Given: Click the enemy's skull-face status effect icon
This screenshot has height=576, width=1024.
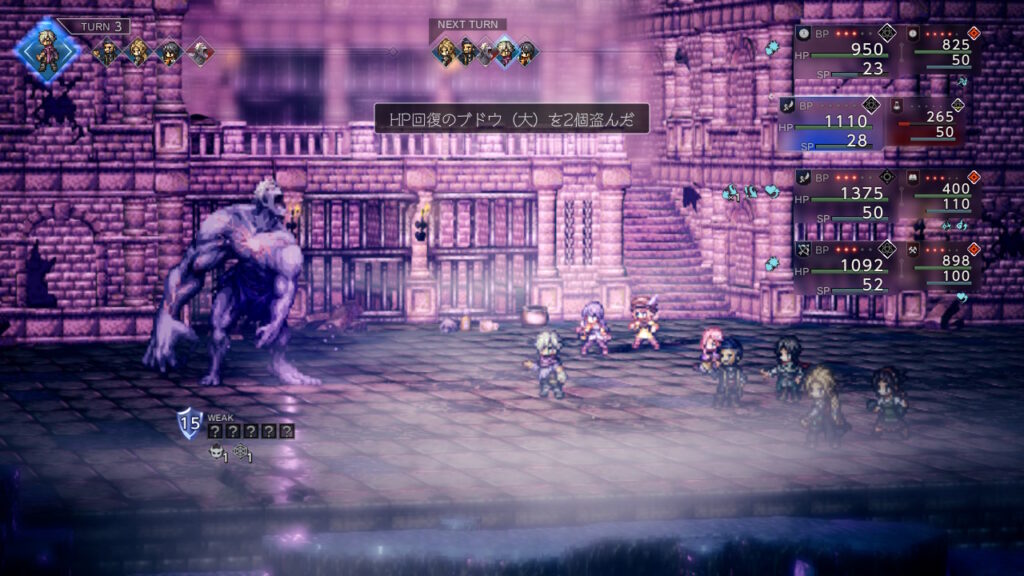Looking at the screenshot, I should tap(215, 453).
